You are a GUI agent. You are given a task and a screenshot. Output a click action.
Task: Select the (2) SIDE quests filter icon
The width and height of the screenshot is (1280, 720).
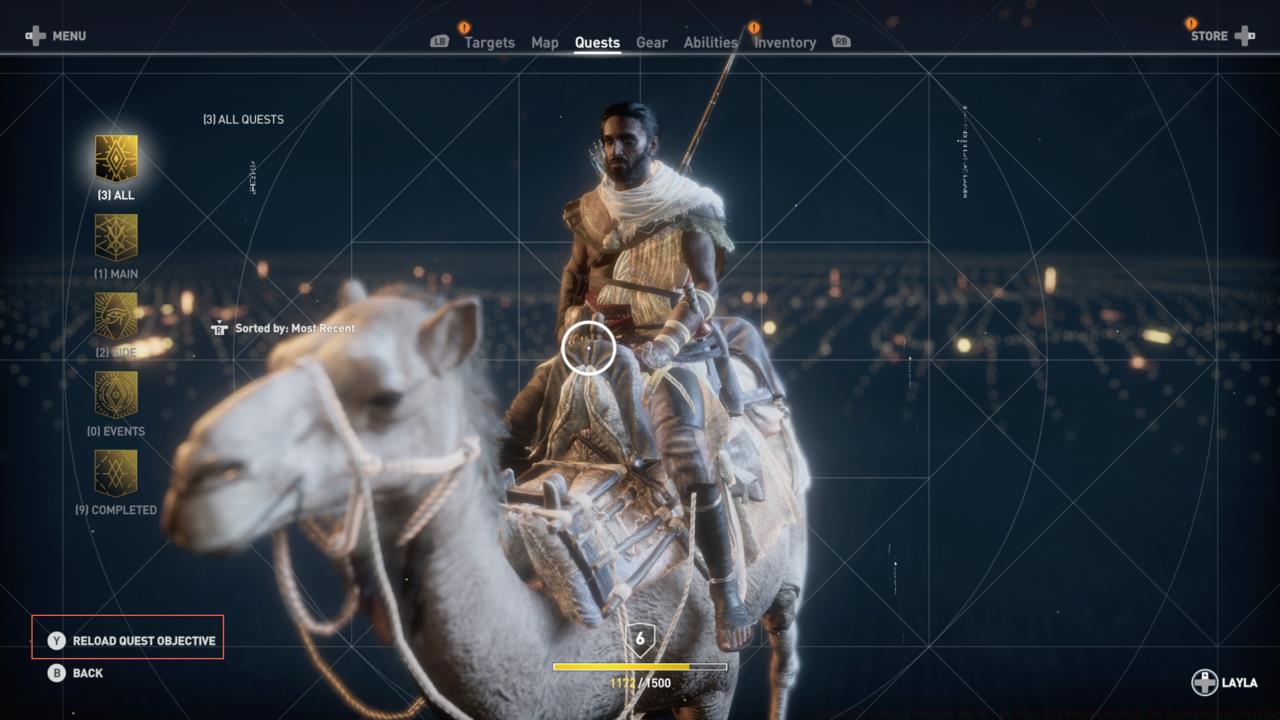point(115,315)
